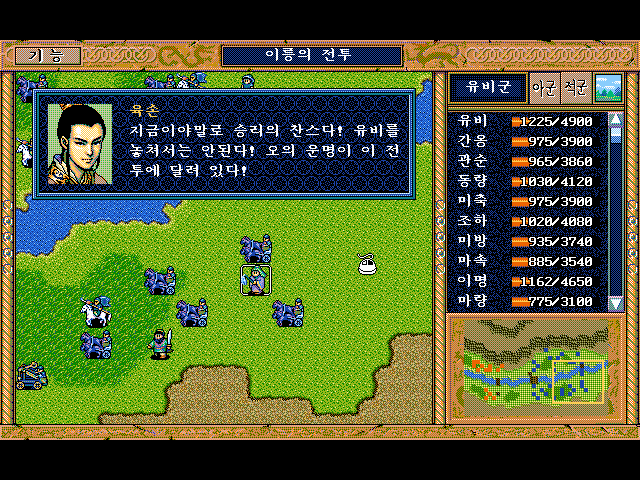Click the unit list scroll-down arrow
Screen dimensions: 640x480
coord(616,302)
